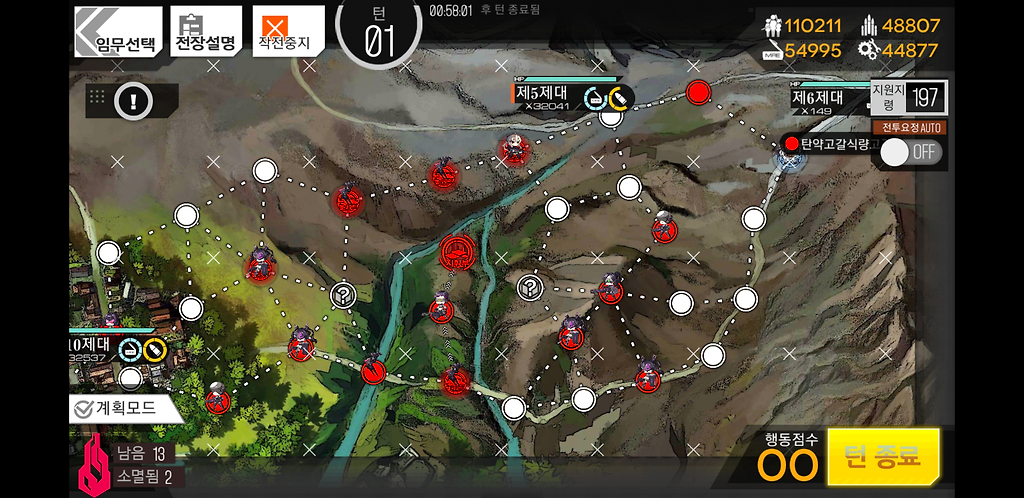Go back via the 임무선택 button
Viewport: 1024px width, 498px height.
[119, 31]
